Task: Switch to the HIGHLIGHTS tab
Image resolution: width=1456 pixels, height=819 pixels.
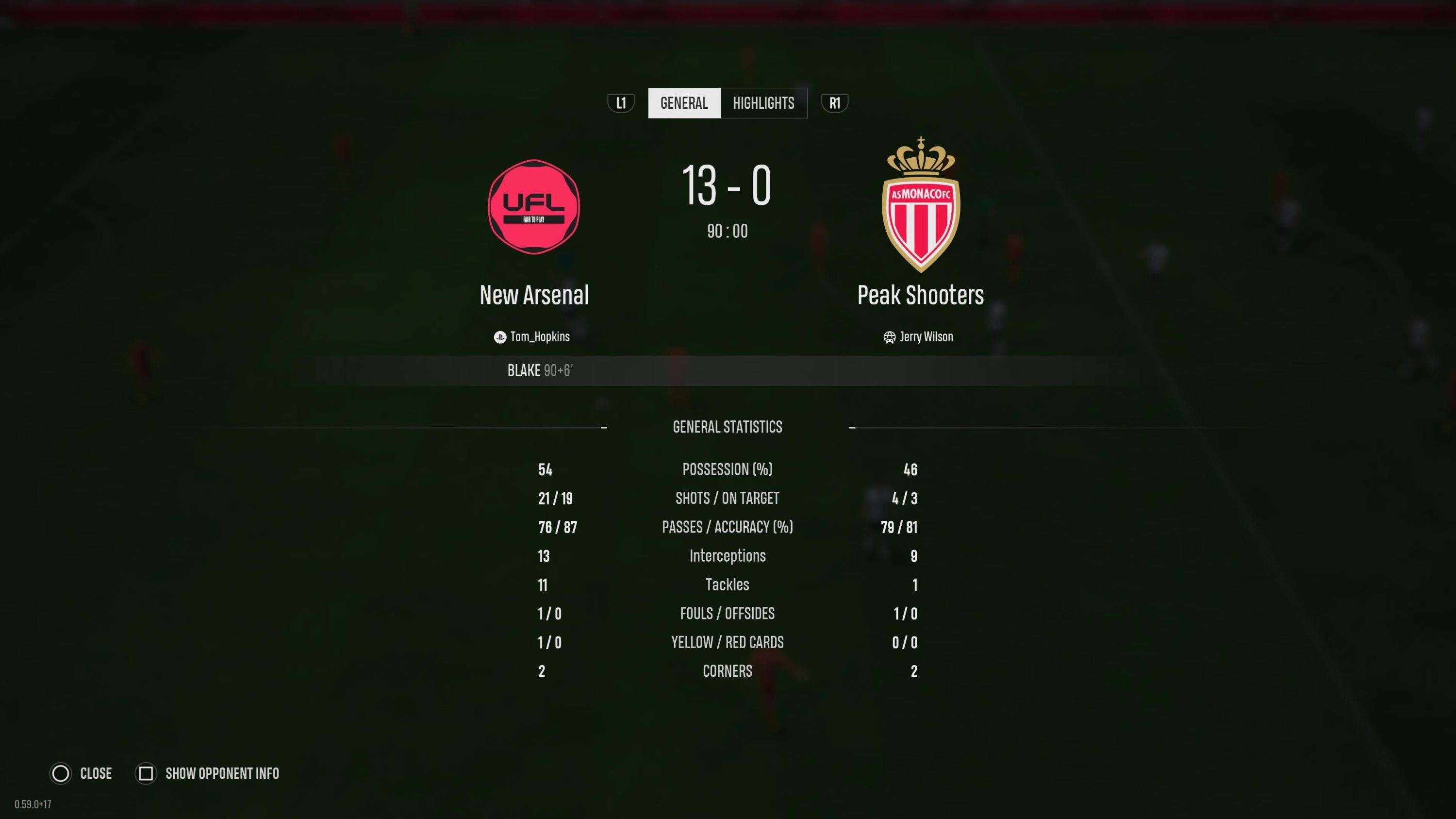Action: click(x=763, y=103)
